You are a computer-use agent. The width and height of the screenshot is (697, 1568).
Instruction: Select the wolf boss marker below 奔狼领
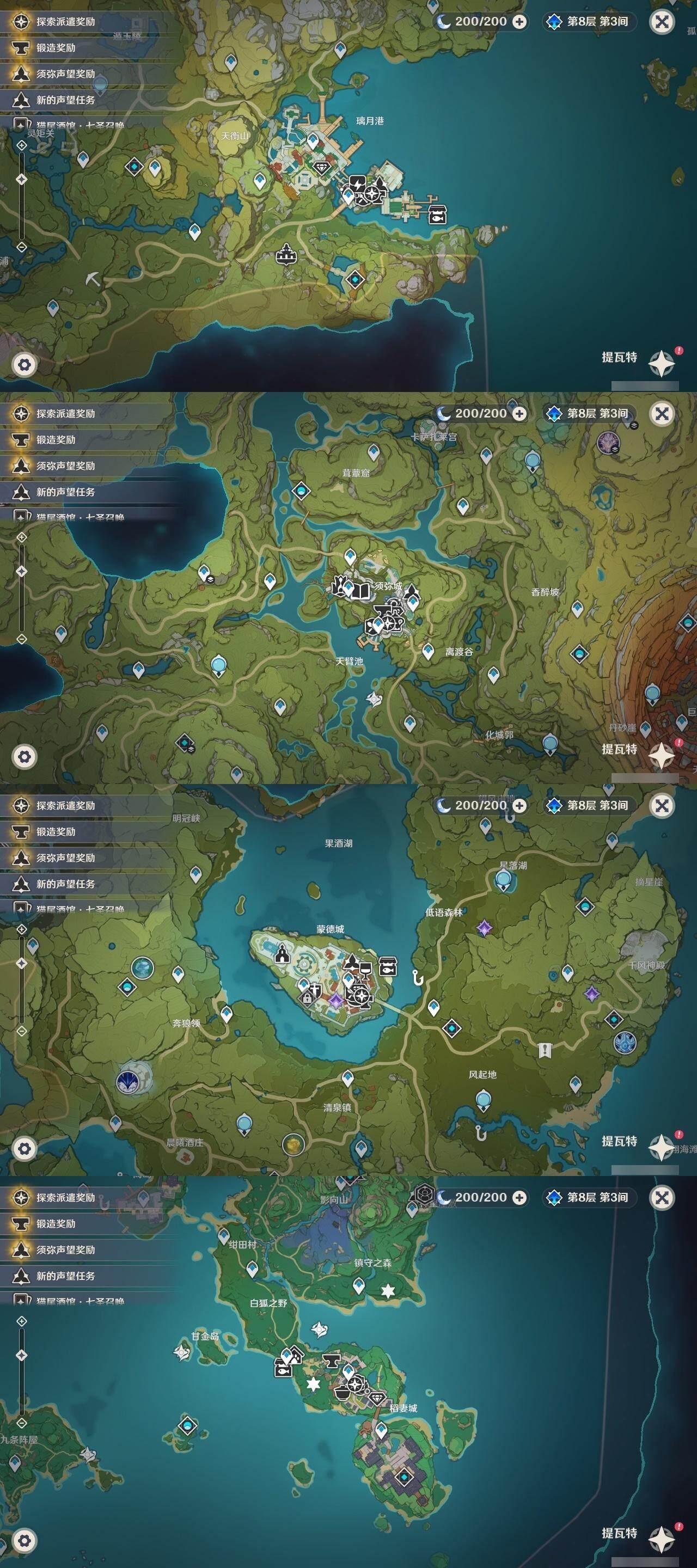[x=129, y=1081]
